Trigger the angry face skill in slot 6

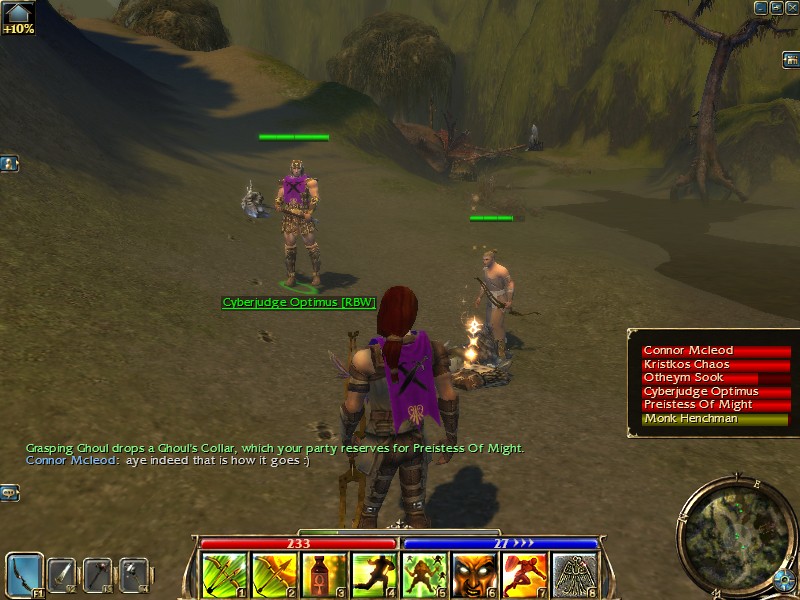(x=474, y=575)
